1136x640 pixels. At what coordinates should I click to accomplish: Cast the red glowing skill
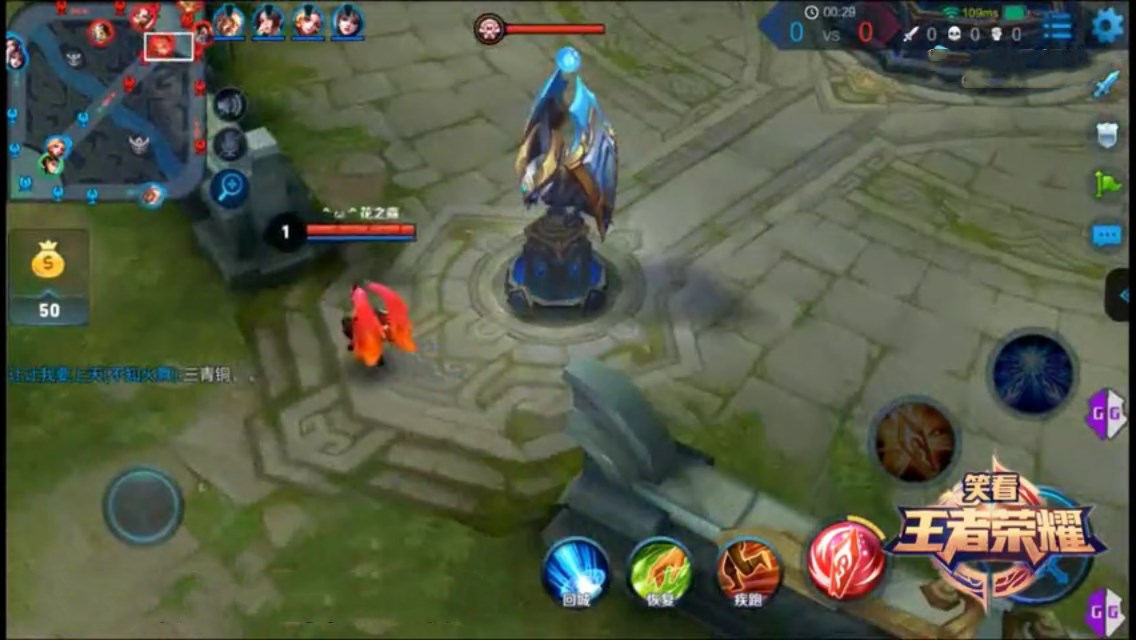coord(846,558)
